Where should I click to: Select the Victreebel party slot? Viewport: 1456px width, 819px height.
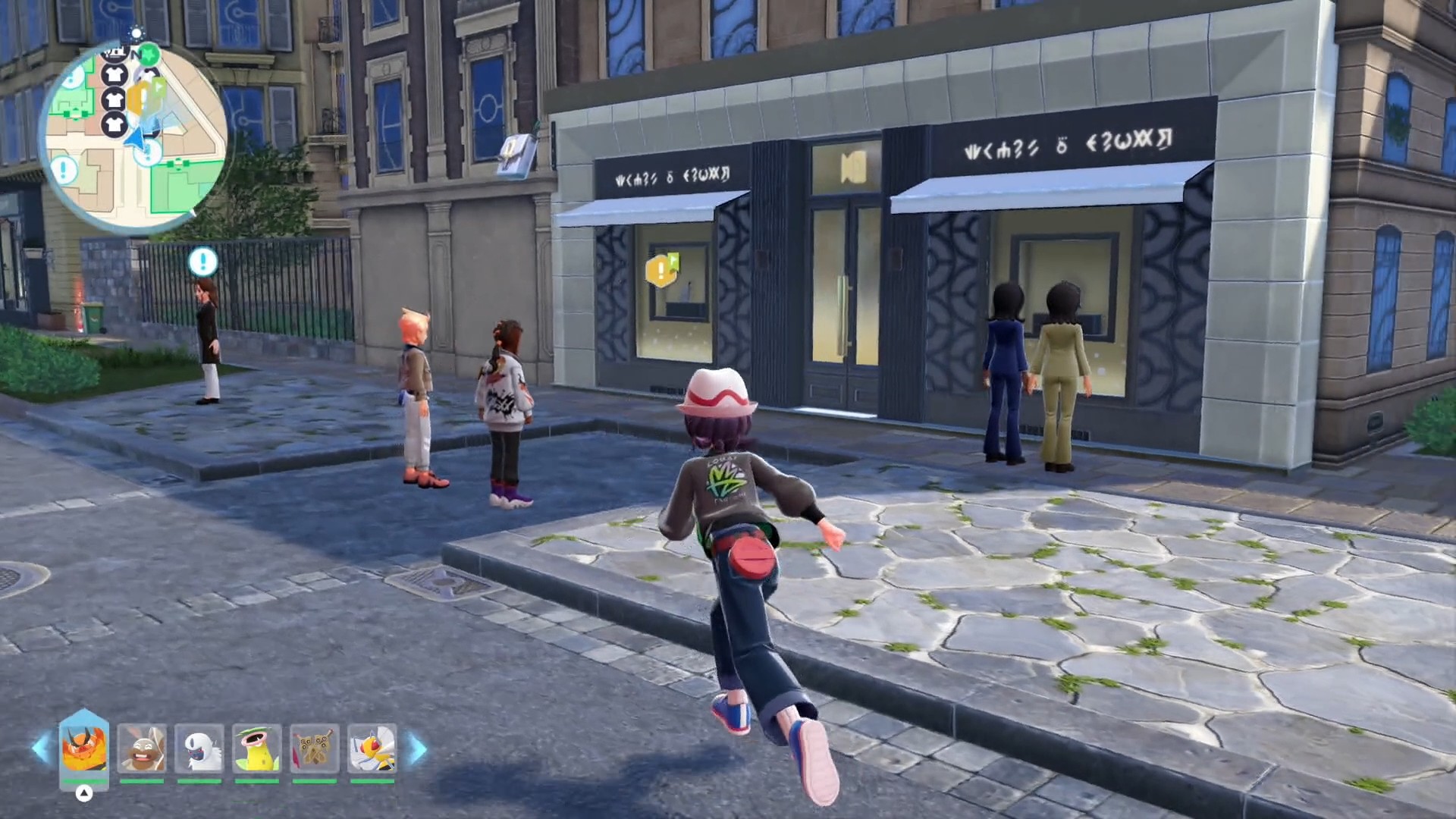point(257,748)
